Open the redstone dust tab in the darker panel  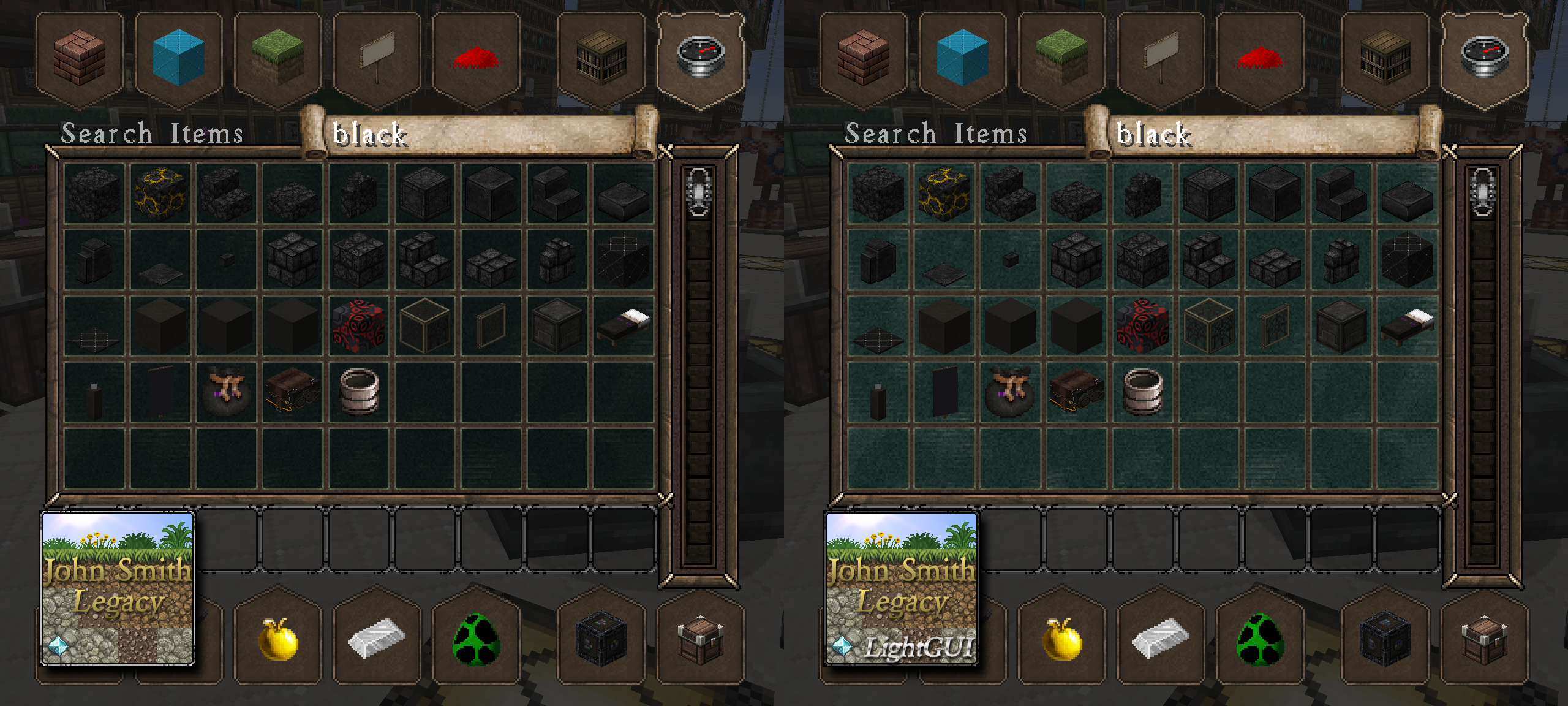click(x=476, y=59)
